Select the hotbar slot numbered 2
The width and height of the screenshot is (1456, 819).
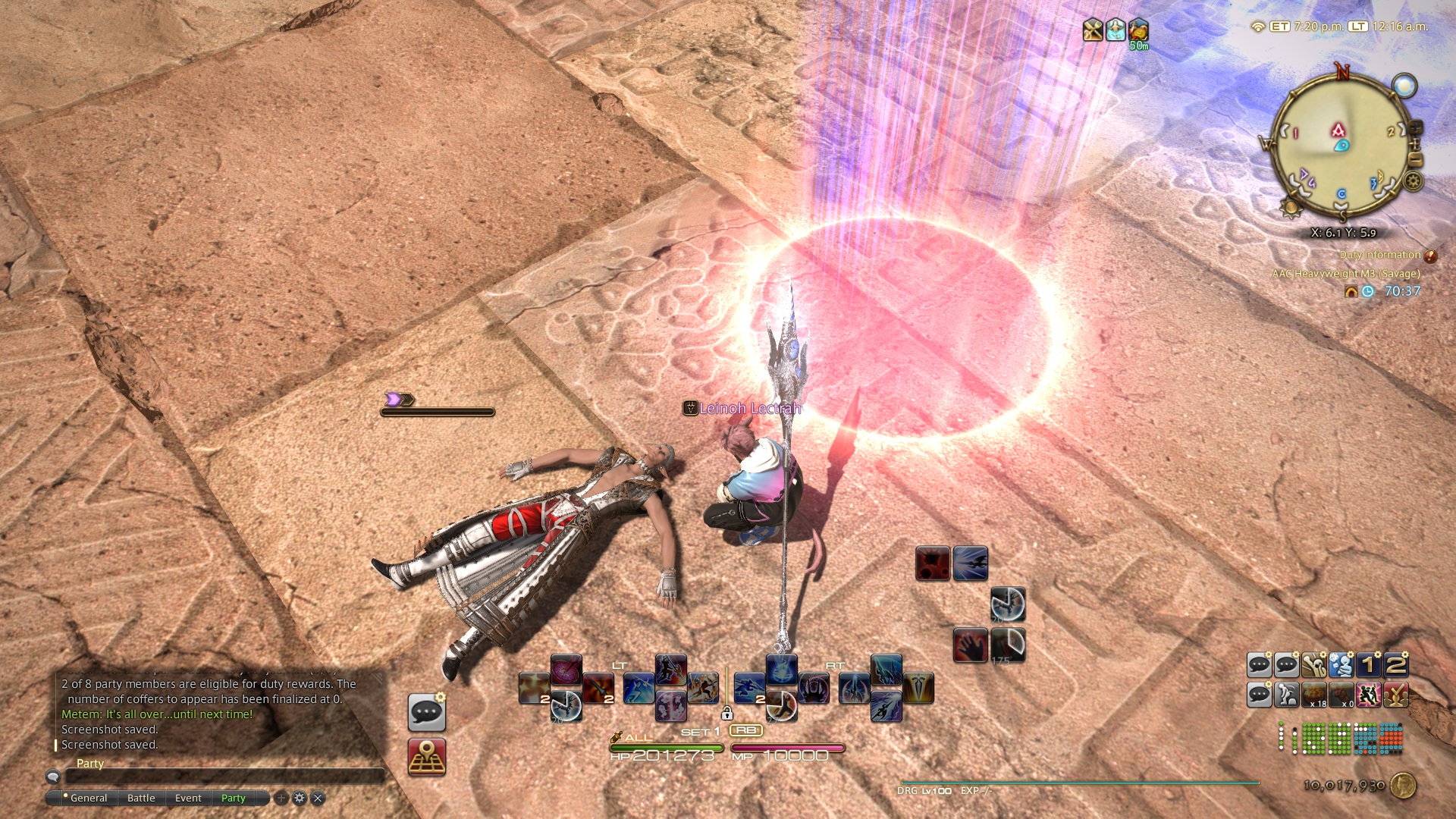1396,665
